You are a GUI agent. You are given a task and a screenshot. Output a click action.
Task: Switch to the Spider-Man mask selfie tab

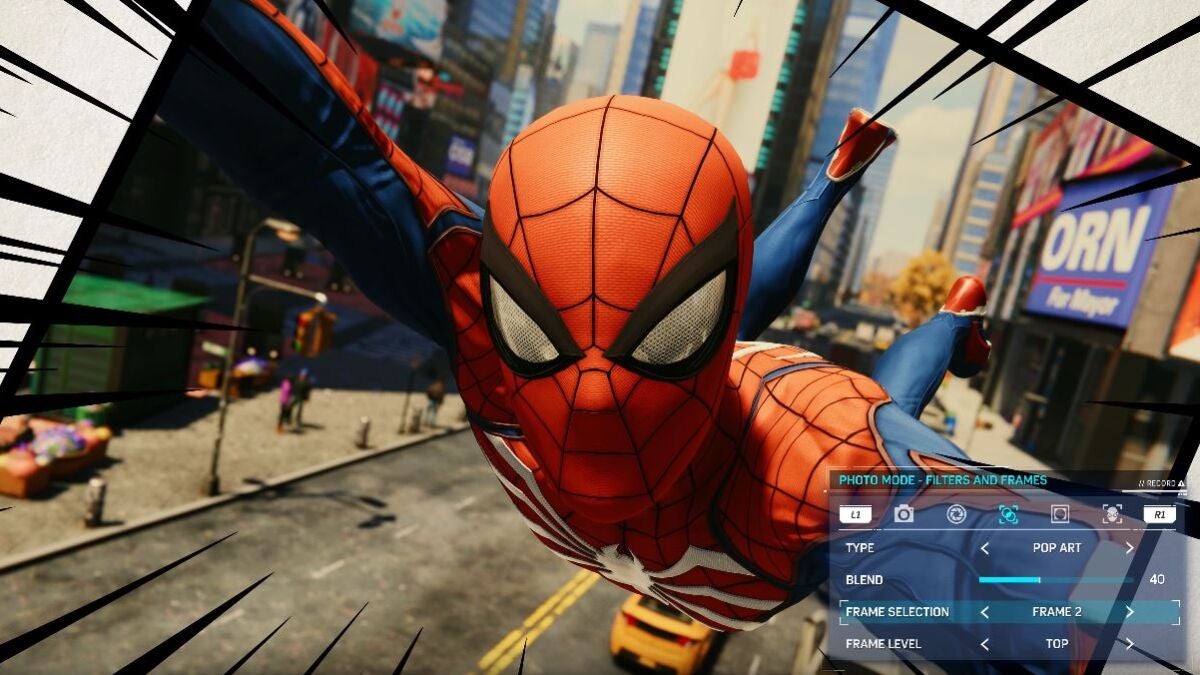(x=1111, y=514)
